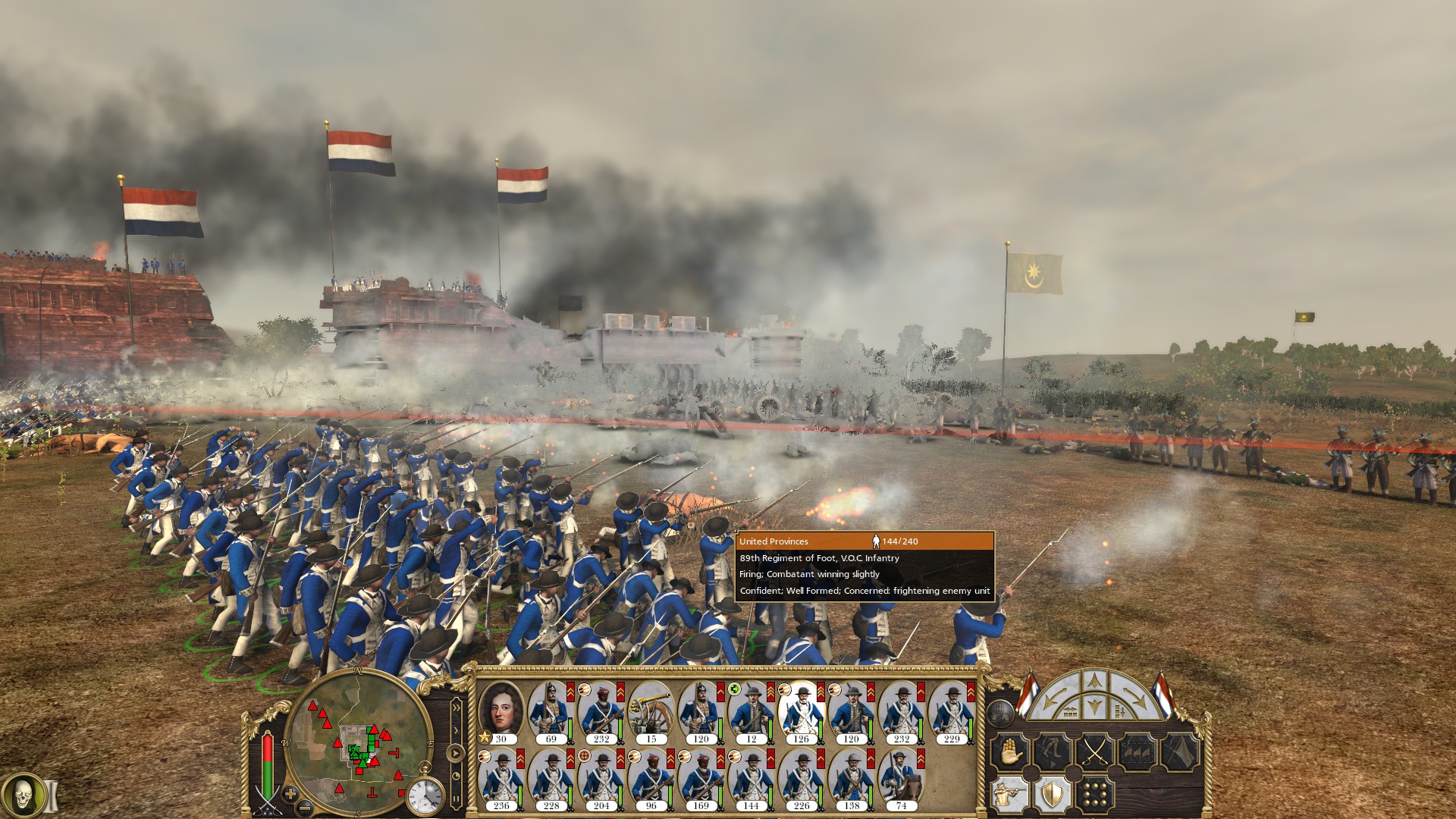Order selected troops to halt

click(x=1009, y=751)
